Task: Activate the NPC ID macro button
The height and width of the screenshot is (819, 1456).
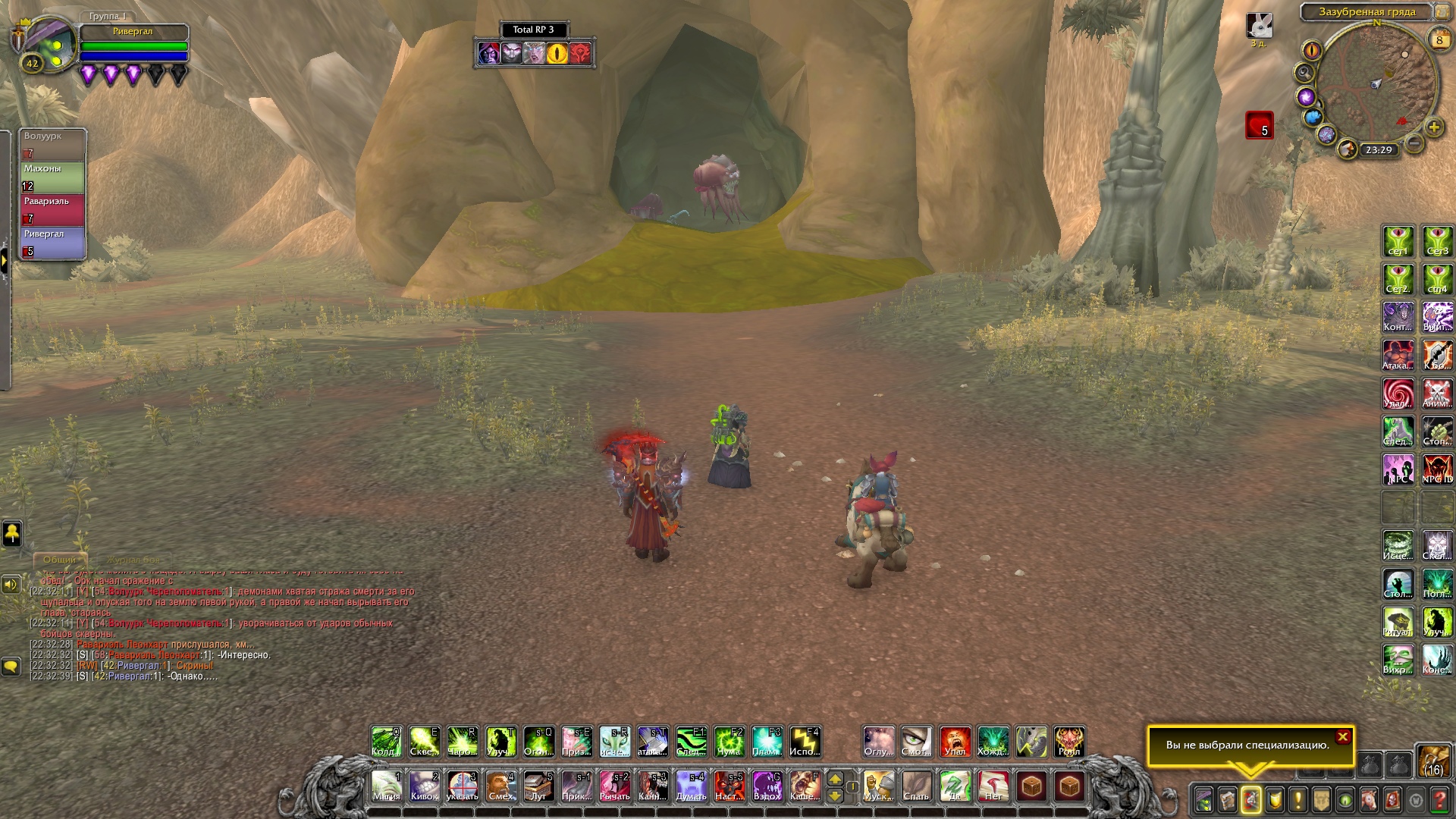Action: coord(1437,469)
